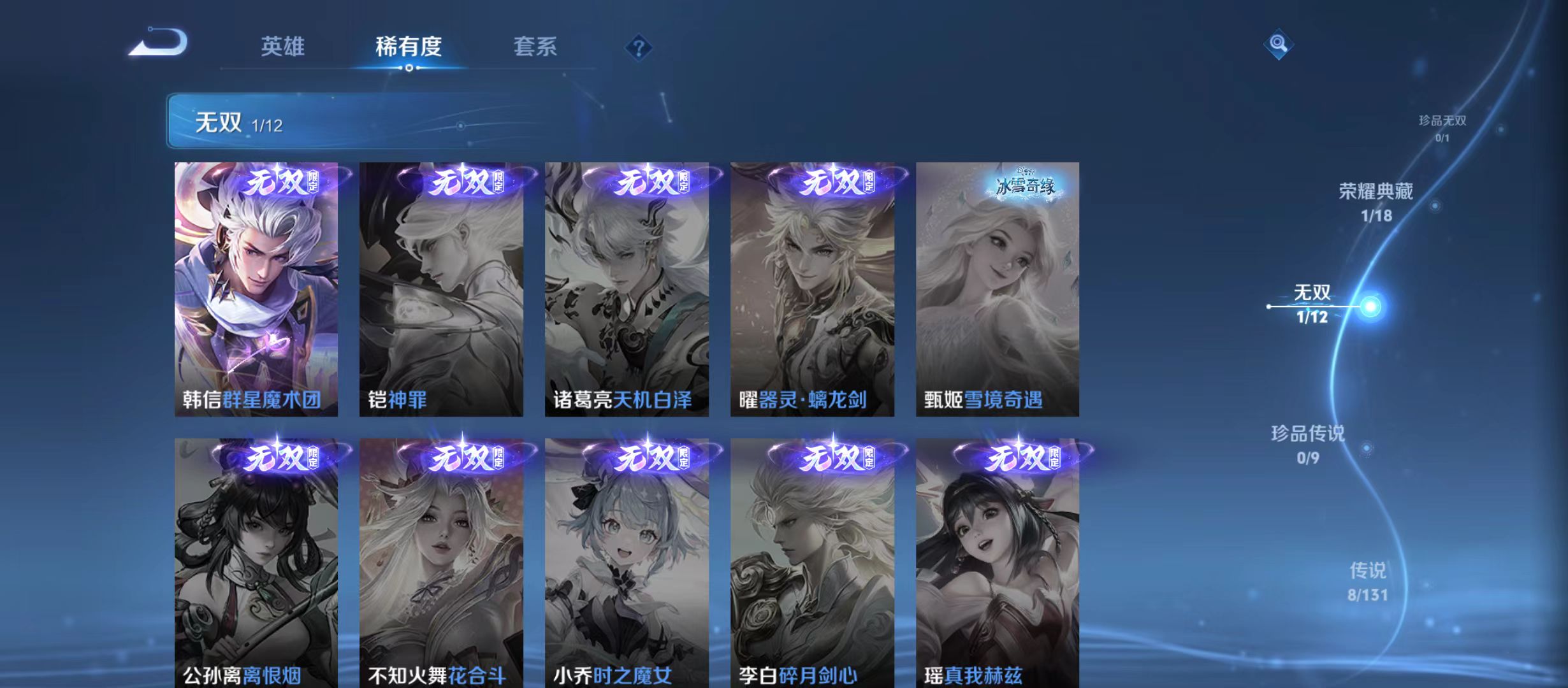Open the search magnifier icon

pos(1277,45)
